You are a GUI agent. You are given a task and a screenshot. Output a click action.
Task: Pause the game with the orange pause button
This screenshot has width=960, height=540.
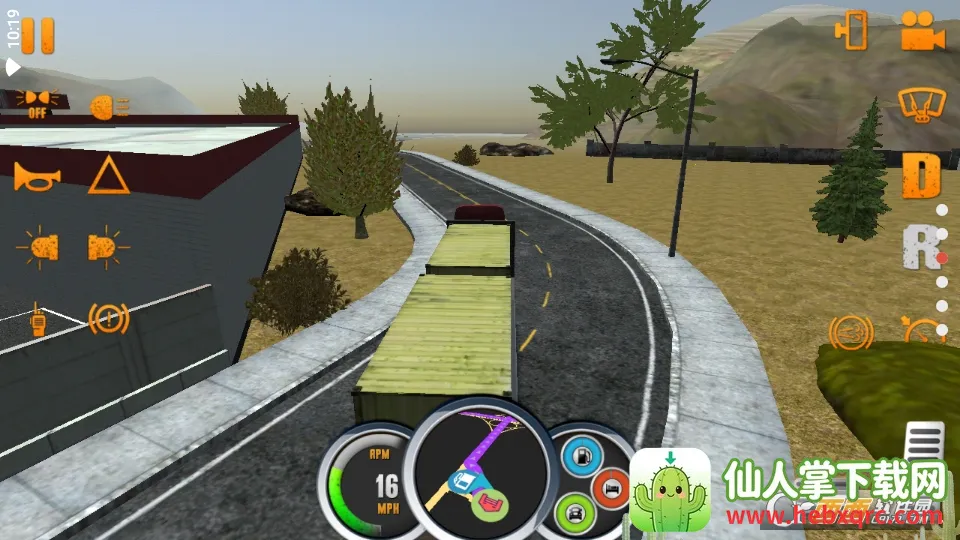38,35
